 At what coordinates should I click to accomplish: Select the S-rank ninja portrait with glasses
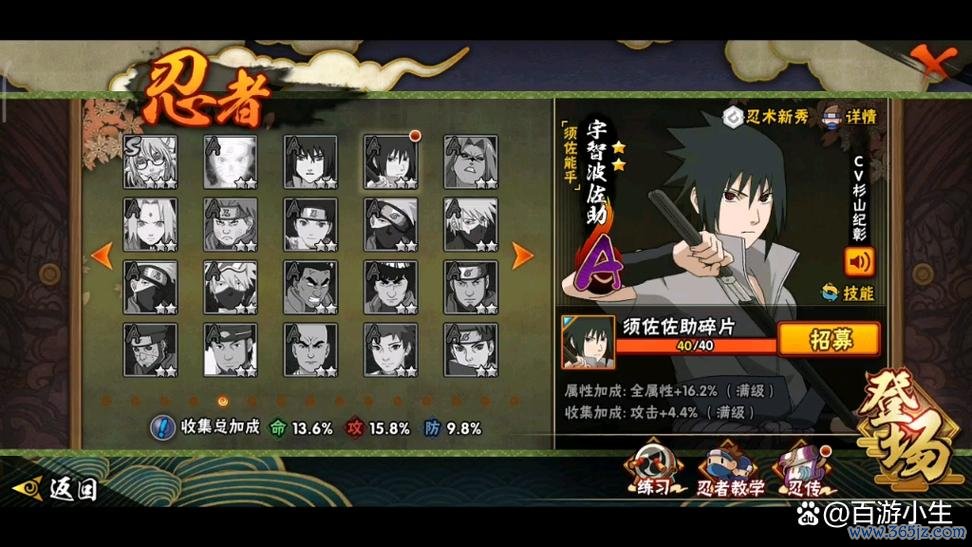150,162
